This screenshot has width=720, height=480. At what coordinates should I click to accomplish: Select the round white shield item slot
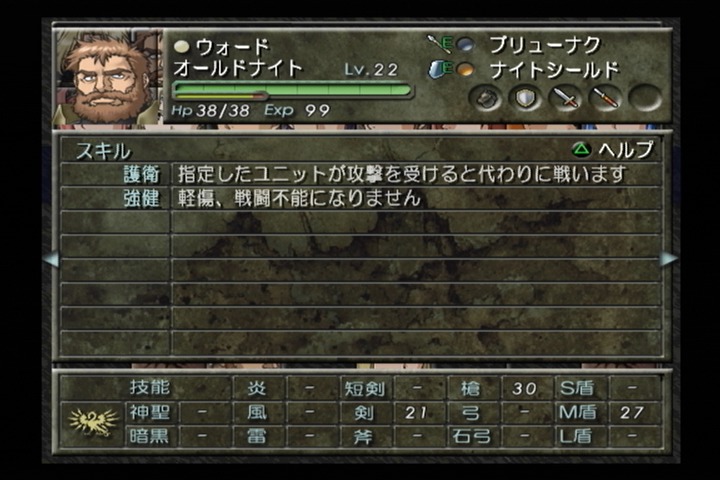[526, 98]
